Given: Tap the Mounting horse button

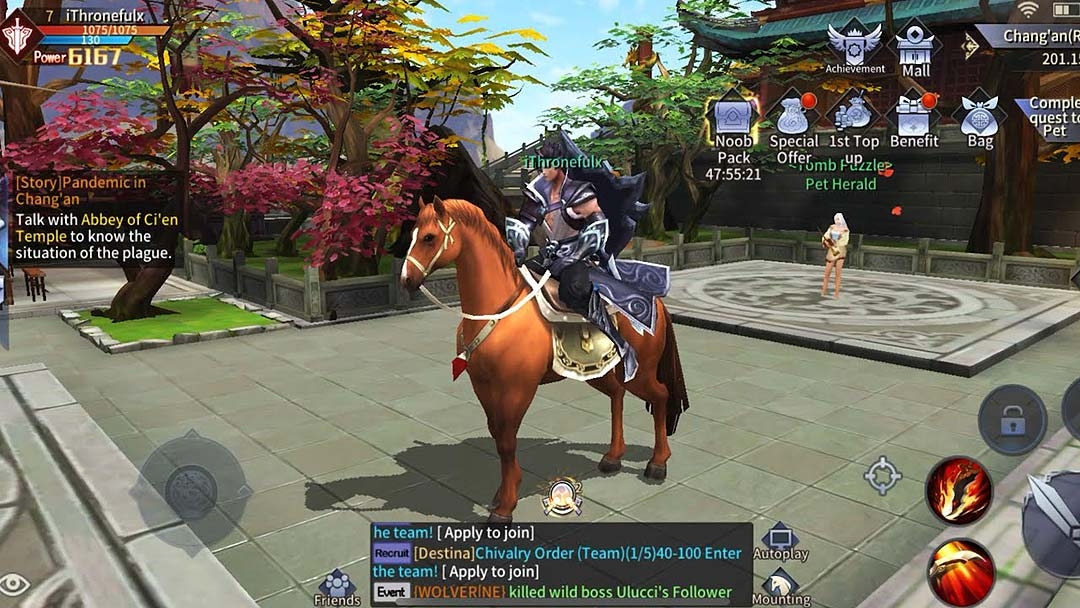Looking at the screenshot, I should [781, 586].
